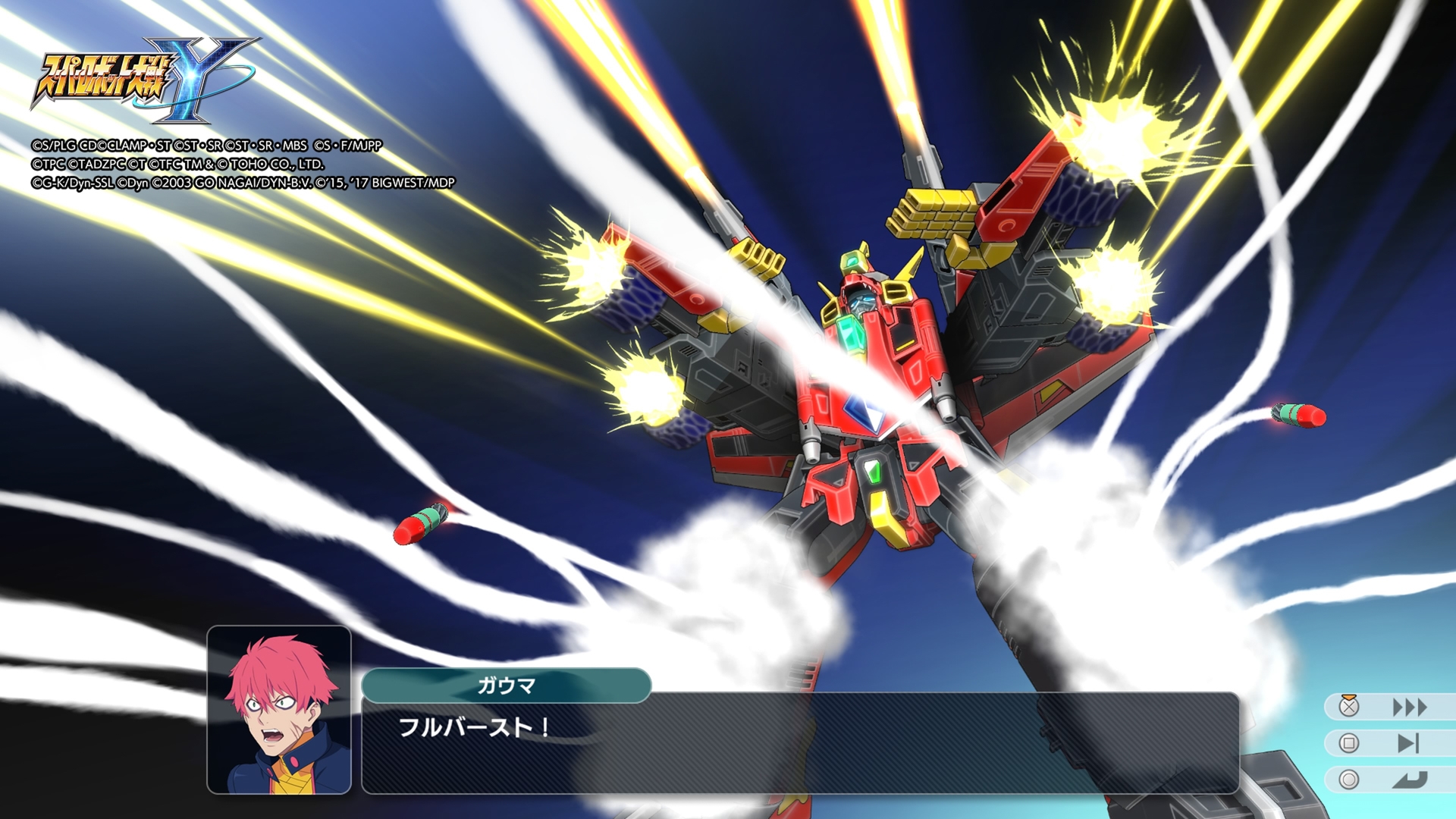This screenshot has width=1456, height=819.
Task: Select the ガウマ name plate
Action: 507,684
